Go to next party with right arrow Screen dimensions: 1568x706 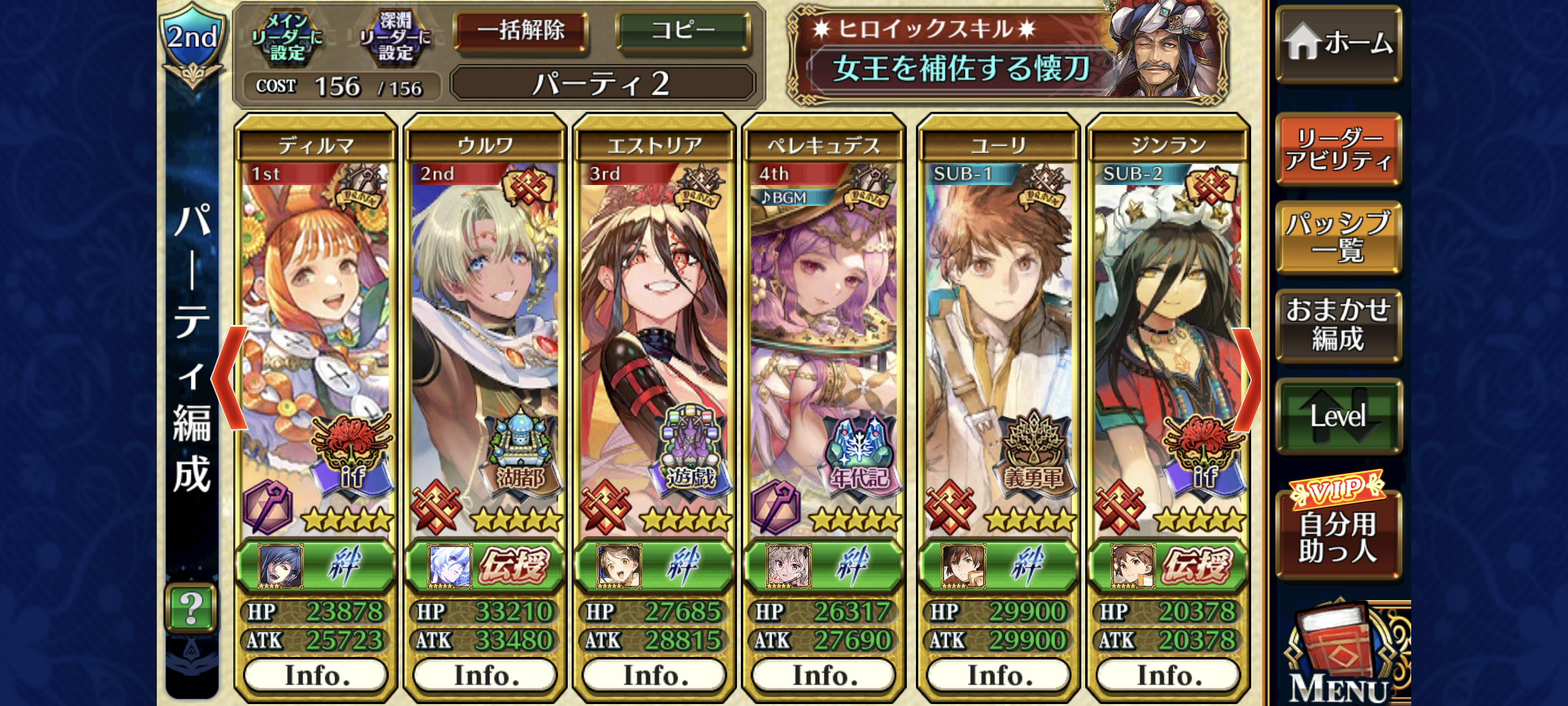point(1247,379)
